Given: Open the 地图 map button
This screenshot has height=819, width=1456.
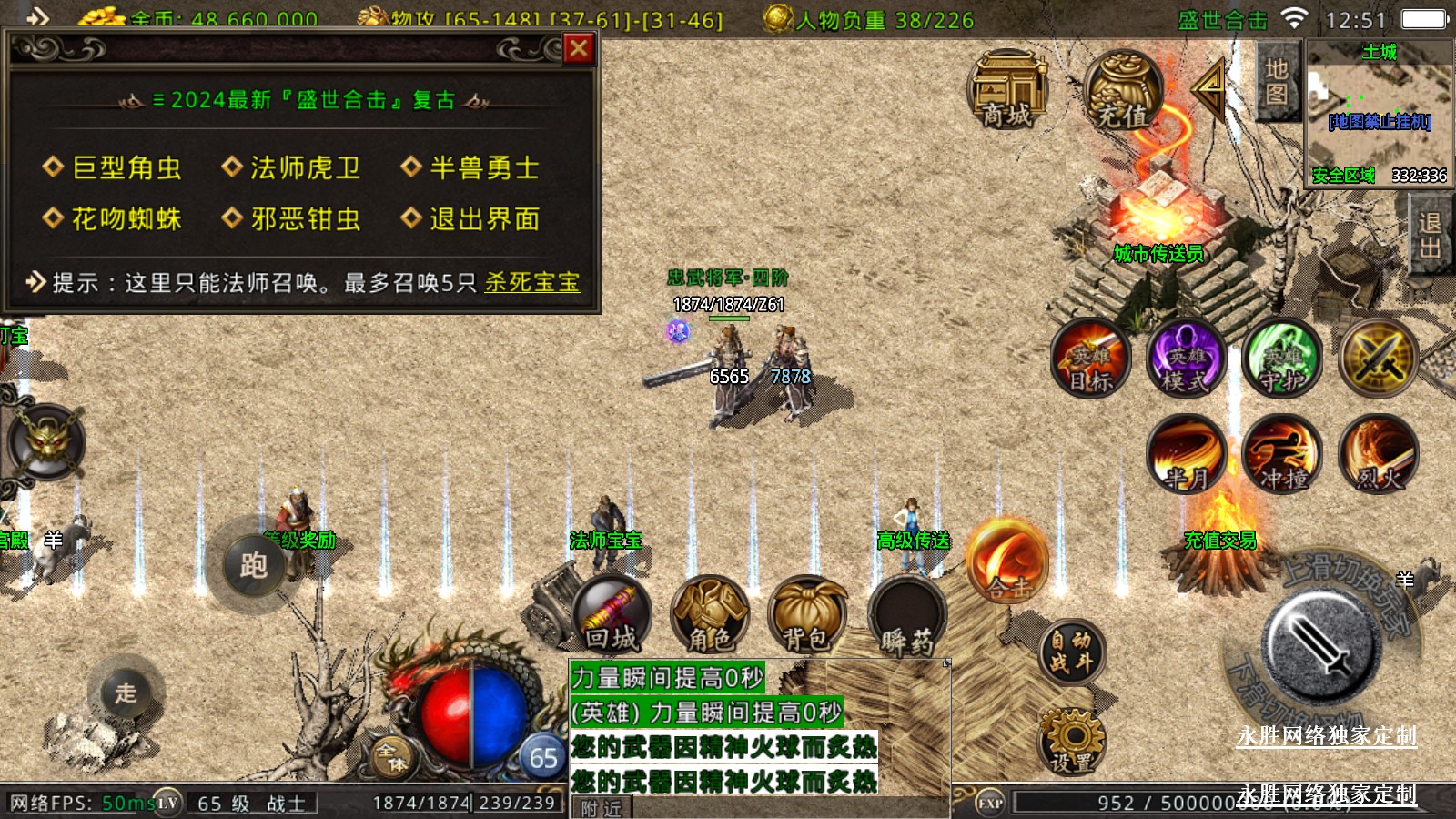Looking at the screenshot, I should click(1276, 82).
